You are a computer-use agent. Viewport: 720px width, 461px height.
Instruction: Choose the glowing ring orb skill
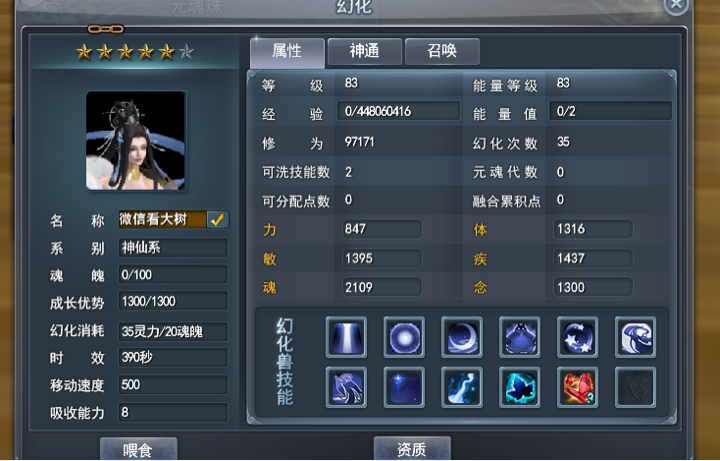coord(404,337)
